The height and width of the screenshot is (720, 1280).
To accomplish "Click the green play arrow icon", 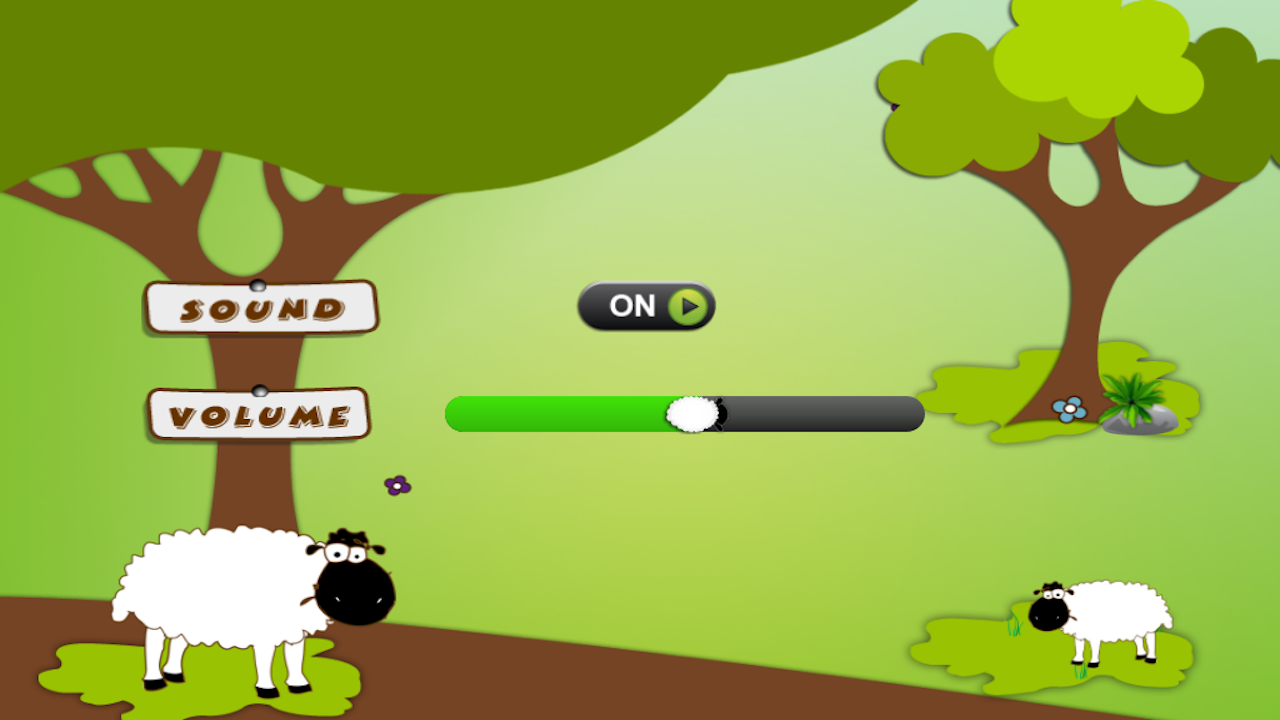I will (x=686, y=306).
